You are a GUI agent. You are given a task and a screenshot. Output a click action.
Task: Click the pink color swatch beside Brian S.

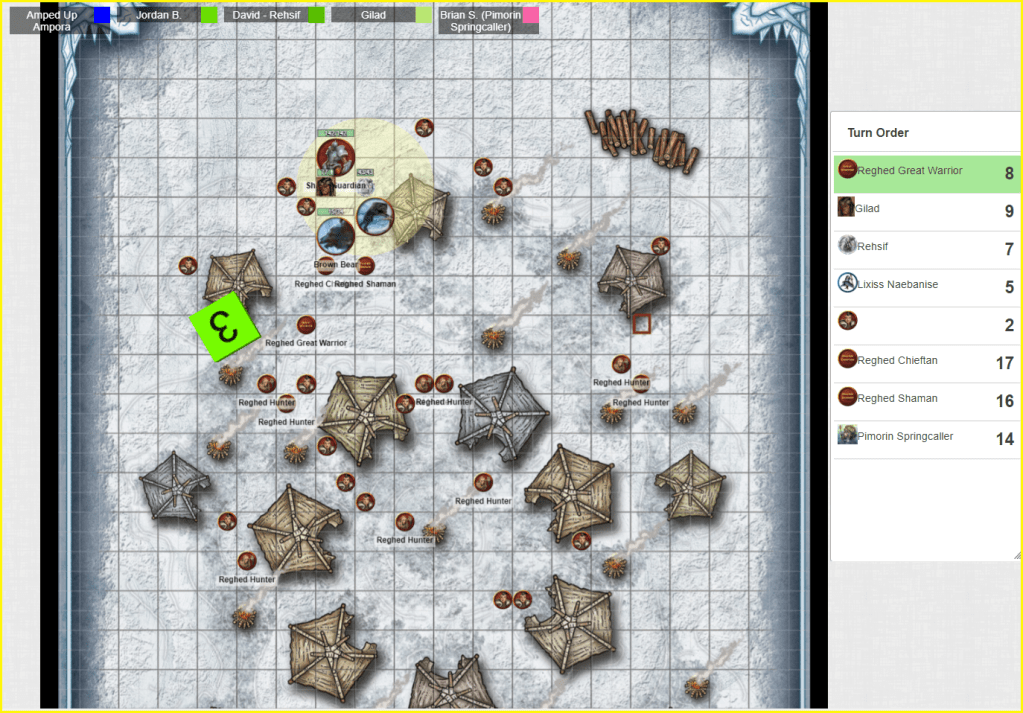click(x=531, y=15)
